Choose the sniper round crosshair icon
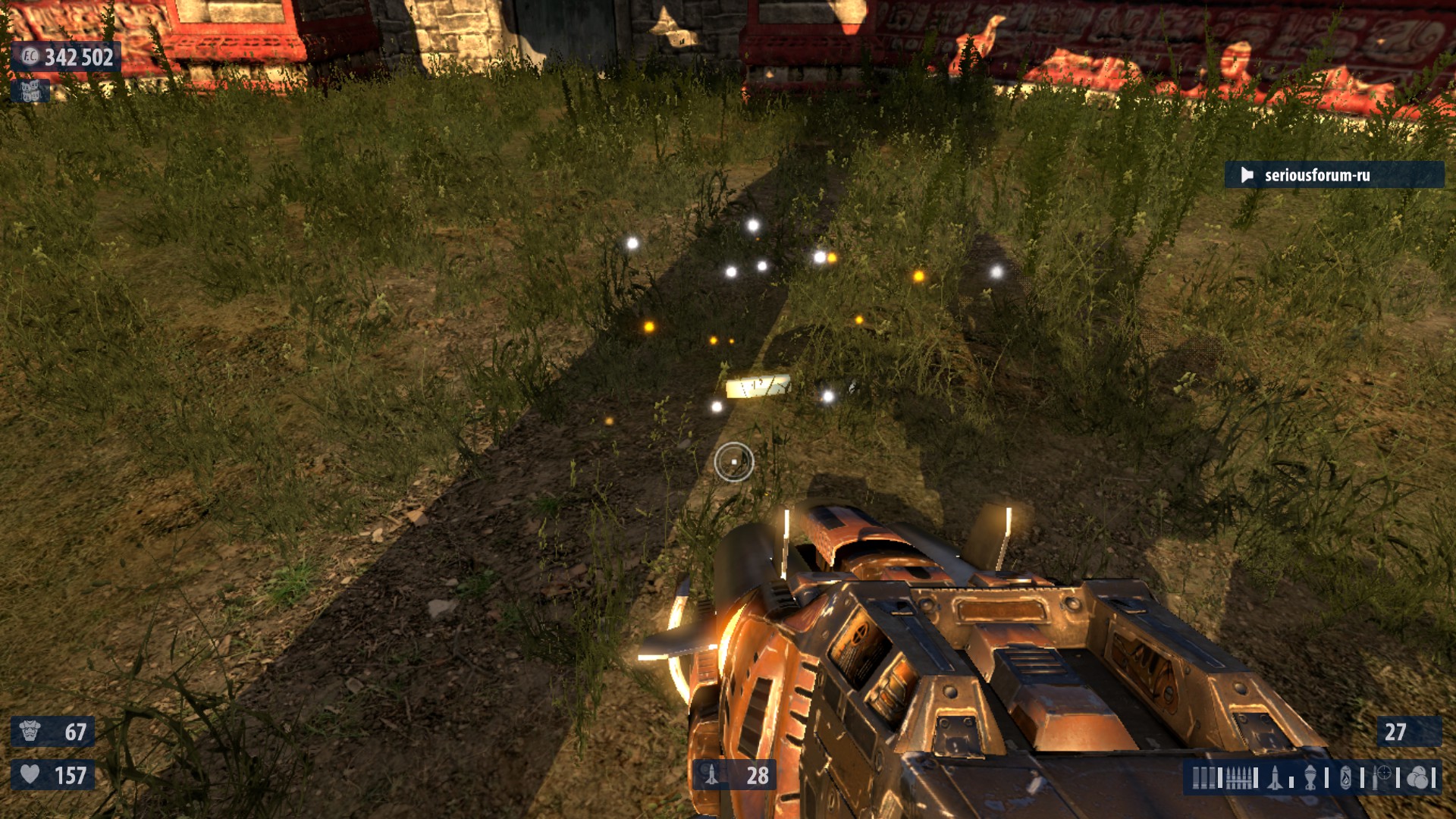This screenshot has width=1456, height=819. (x=1382, y=777)
